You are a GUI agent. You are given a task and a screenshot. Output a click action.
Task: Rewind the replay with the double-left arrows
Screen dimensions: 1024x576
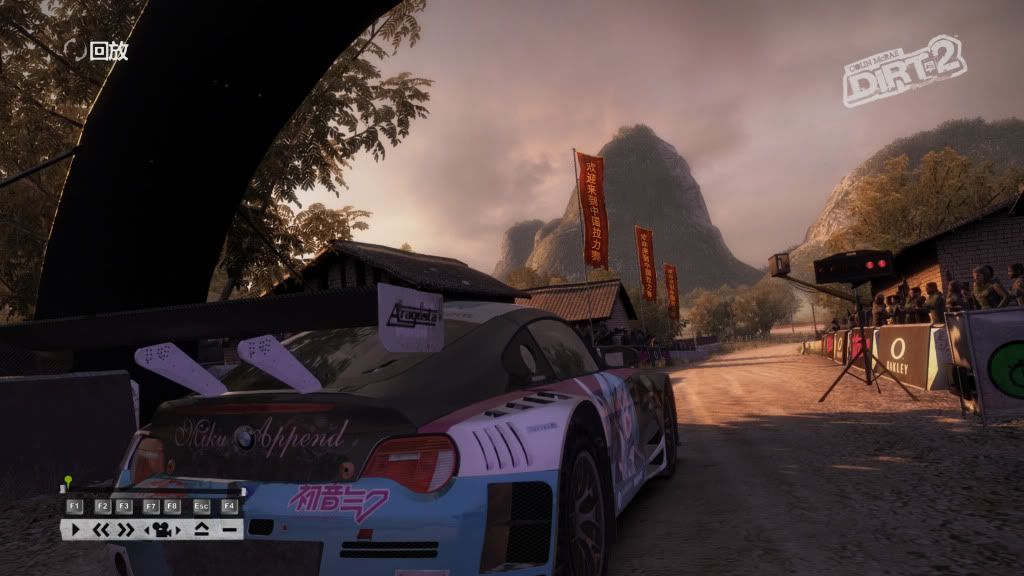click(101, 529)
